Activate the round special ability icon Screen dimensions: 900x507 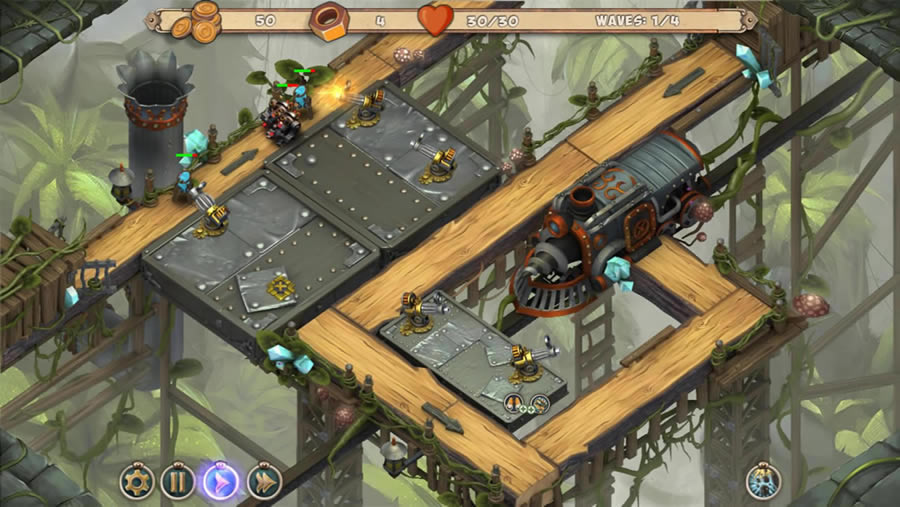(762, 481)
